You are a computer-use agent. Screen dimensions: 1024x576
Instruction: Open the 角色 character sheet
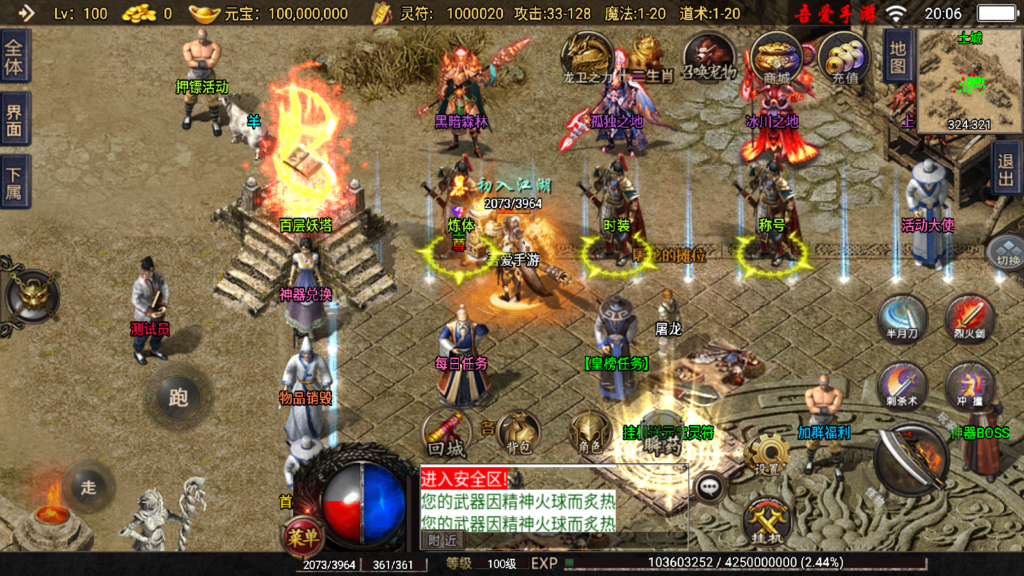(x=590, y=433)
